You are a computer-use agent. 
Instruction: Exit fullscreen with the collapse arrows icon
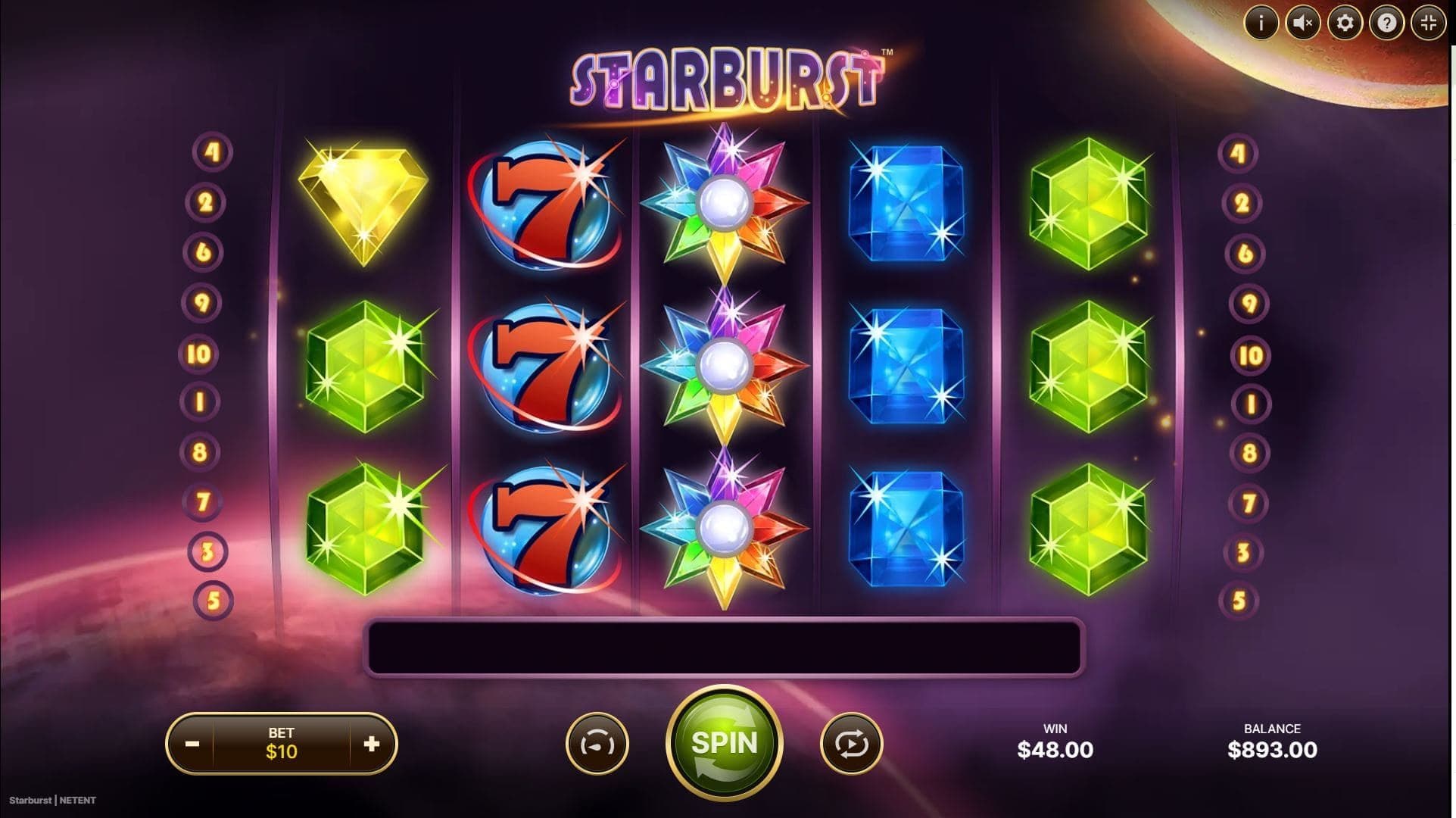(x=1429, y=23)
